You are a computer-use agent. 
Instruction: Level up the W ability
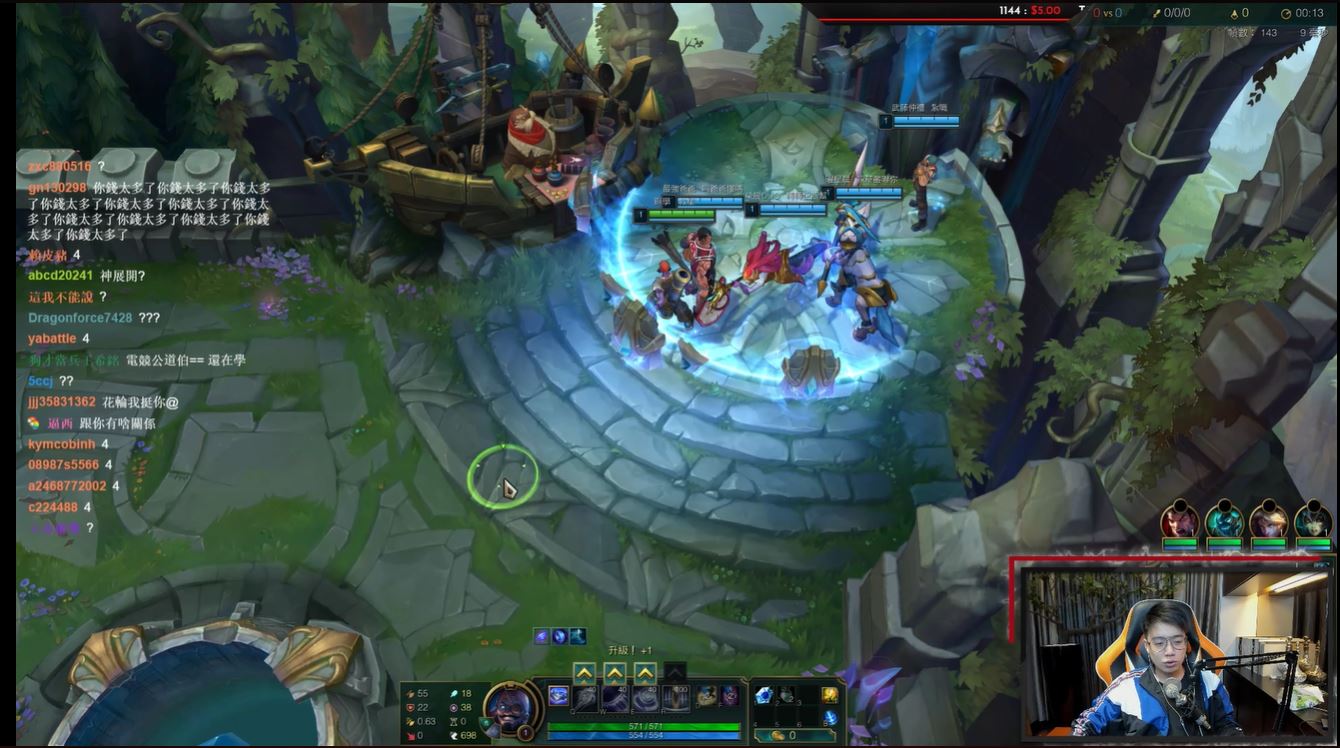point(615,673)
